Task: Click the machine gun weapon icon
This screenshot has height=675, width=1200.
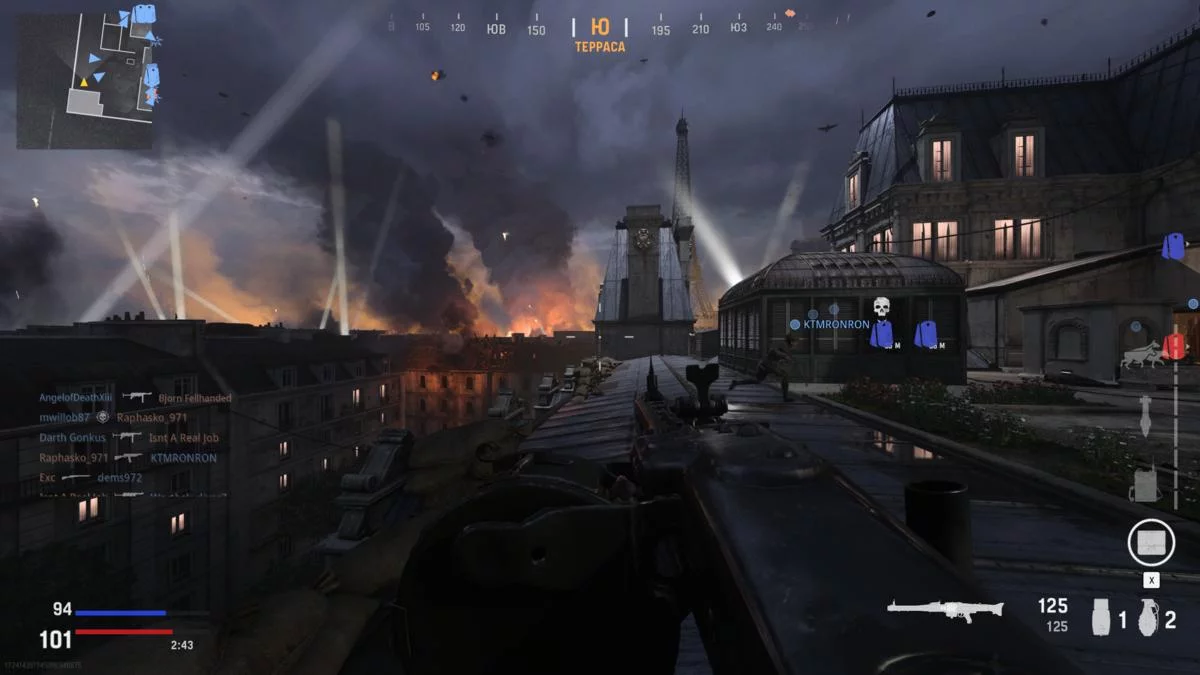Action: click(x=945, y=609)
